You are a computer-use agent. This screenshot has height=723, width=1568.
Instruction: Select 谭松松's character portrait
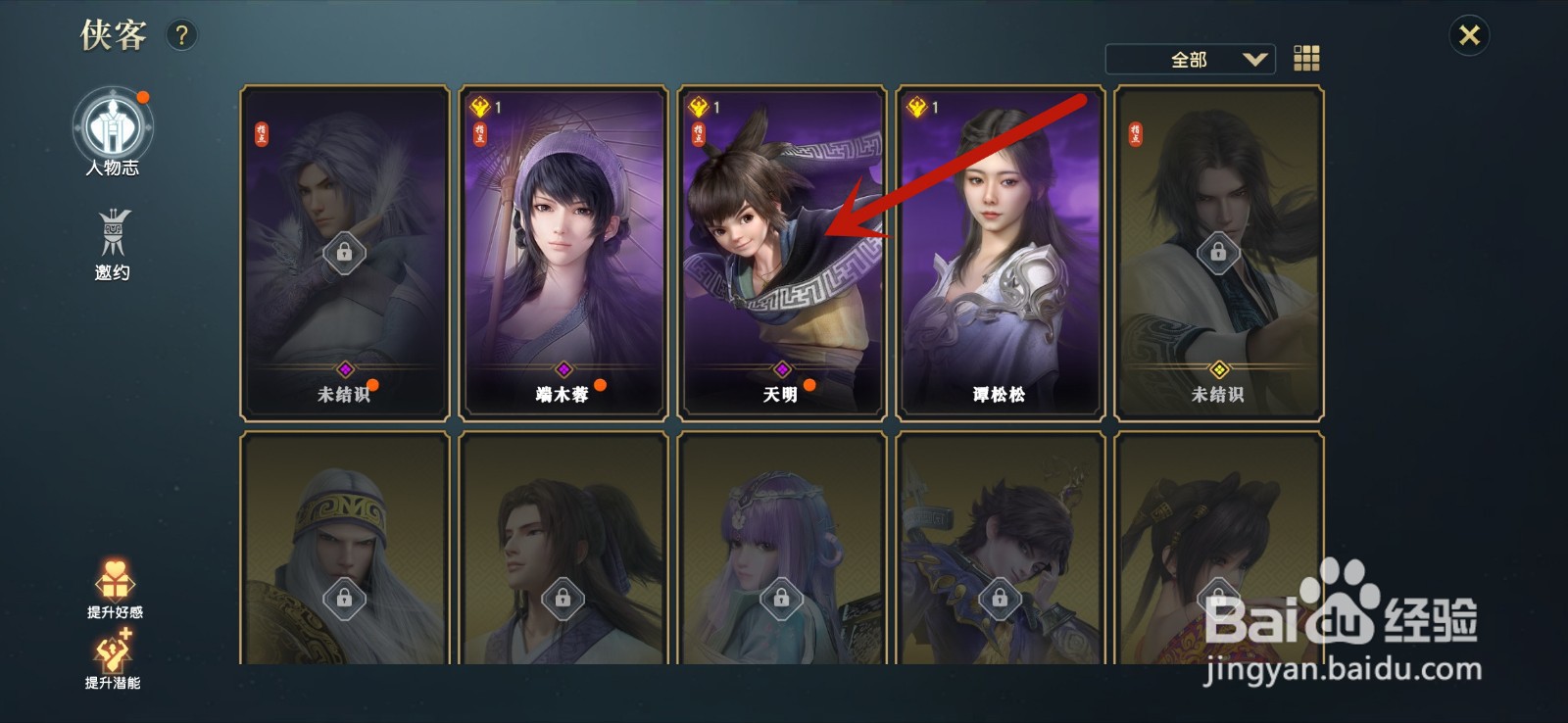point(1001,245)
